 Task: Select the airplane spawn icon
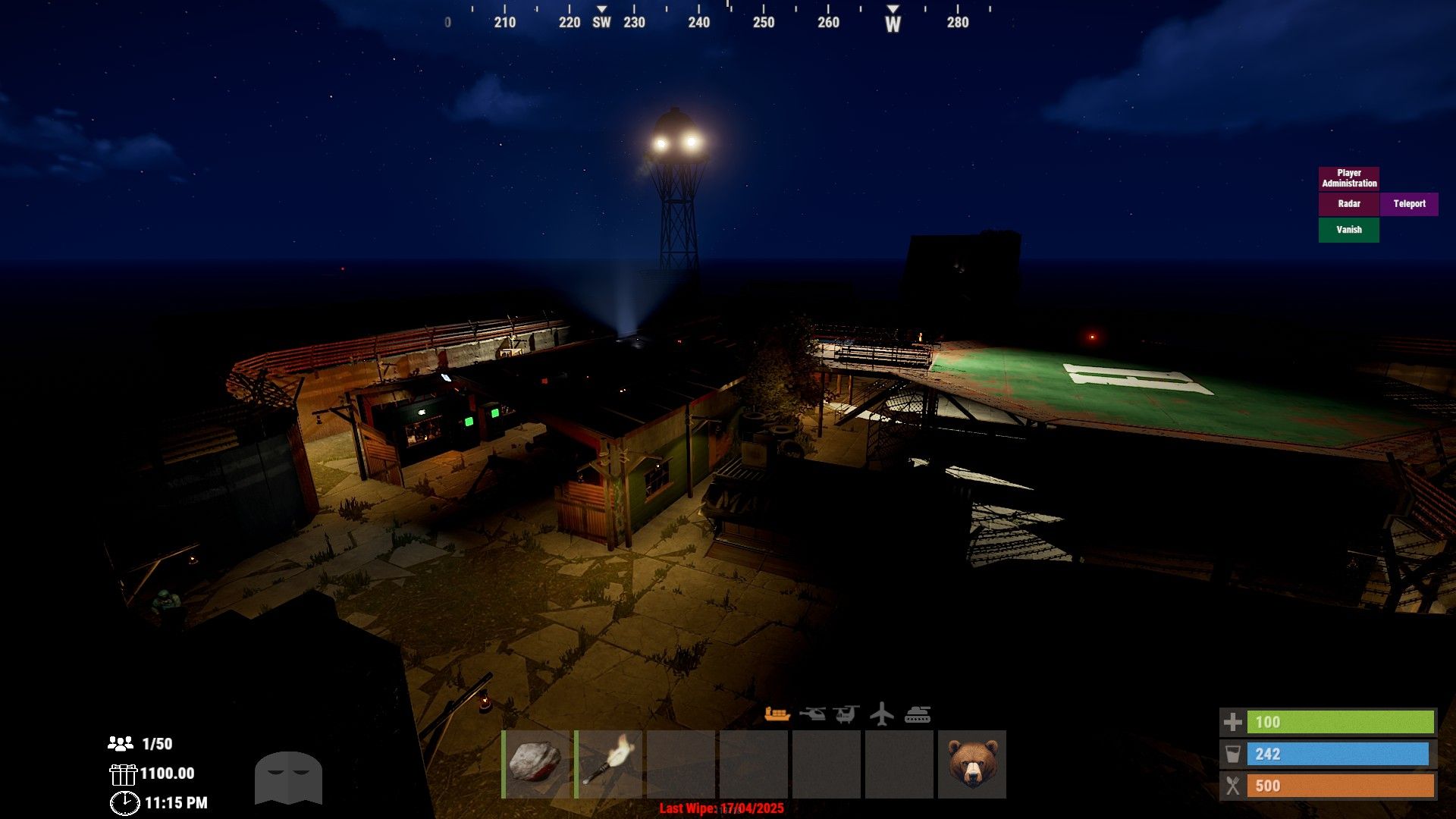click(x=881, y=713)
